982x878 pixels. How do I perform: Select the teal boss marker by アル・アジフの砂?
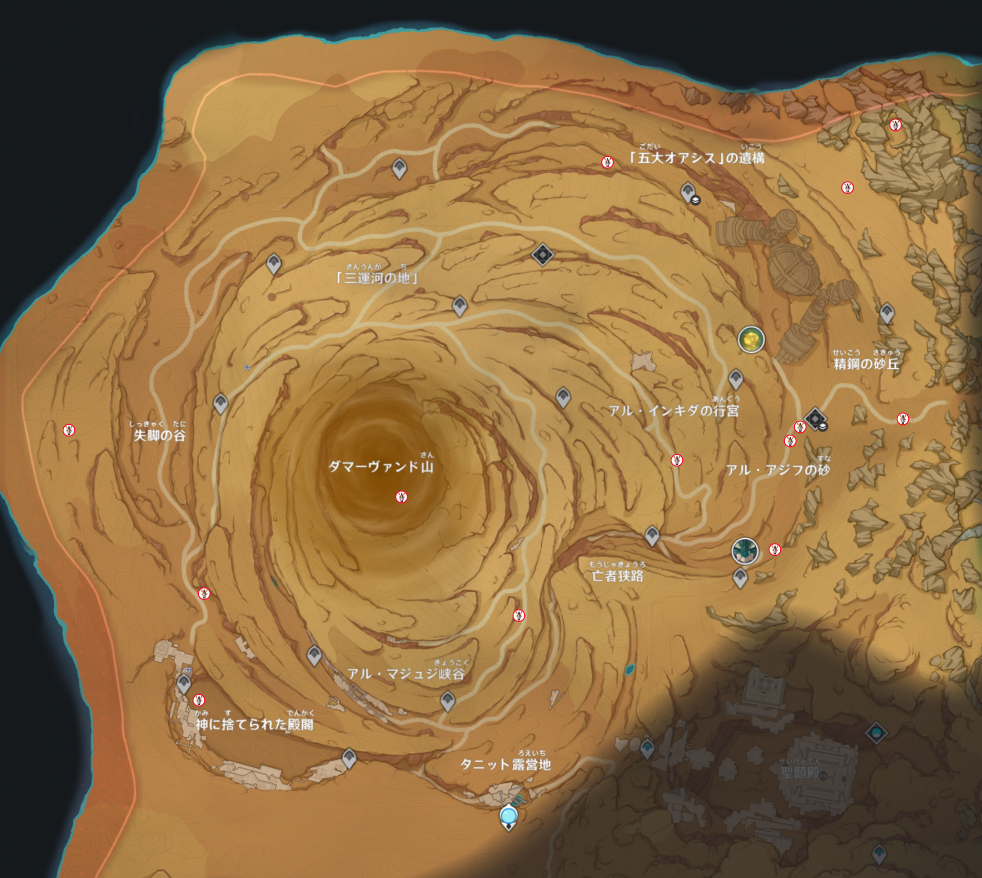point(744,550)
